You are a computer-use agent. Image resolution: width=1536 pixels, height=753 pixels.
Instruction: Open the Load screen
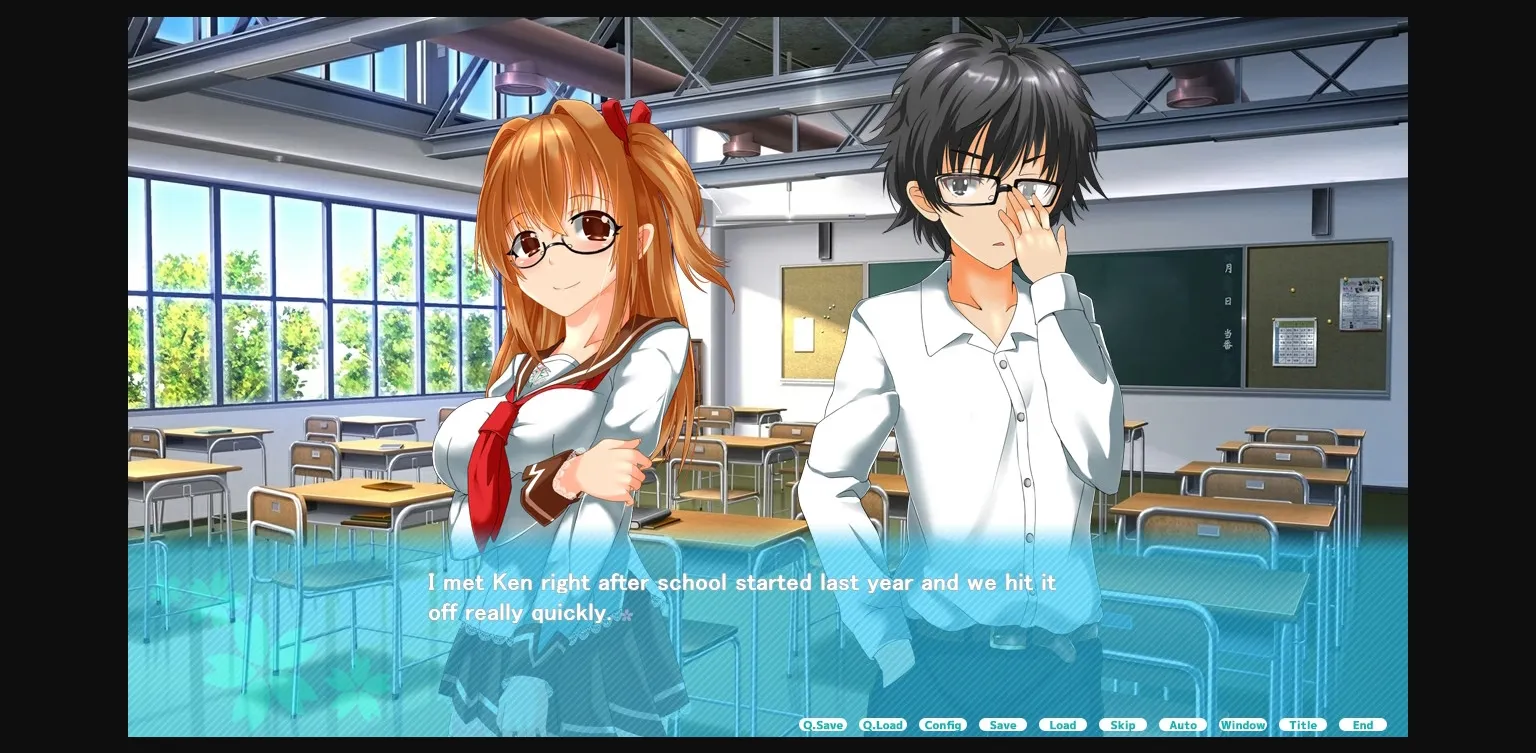[x=1062, y=725]
